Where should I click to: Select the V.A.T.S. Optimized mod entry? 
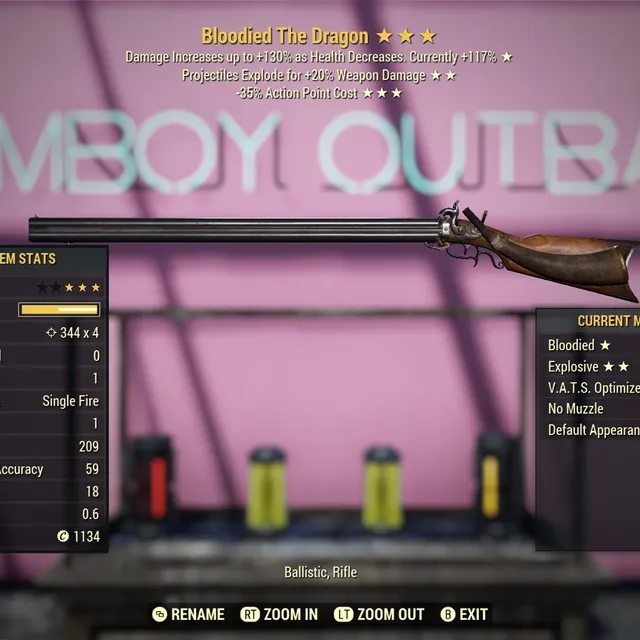tap(593, 388)
